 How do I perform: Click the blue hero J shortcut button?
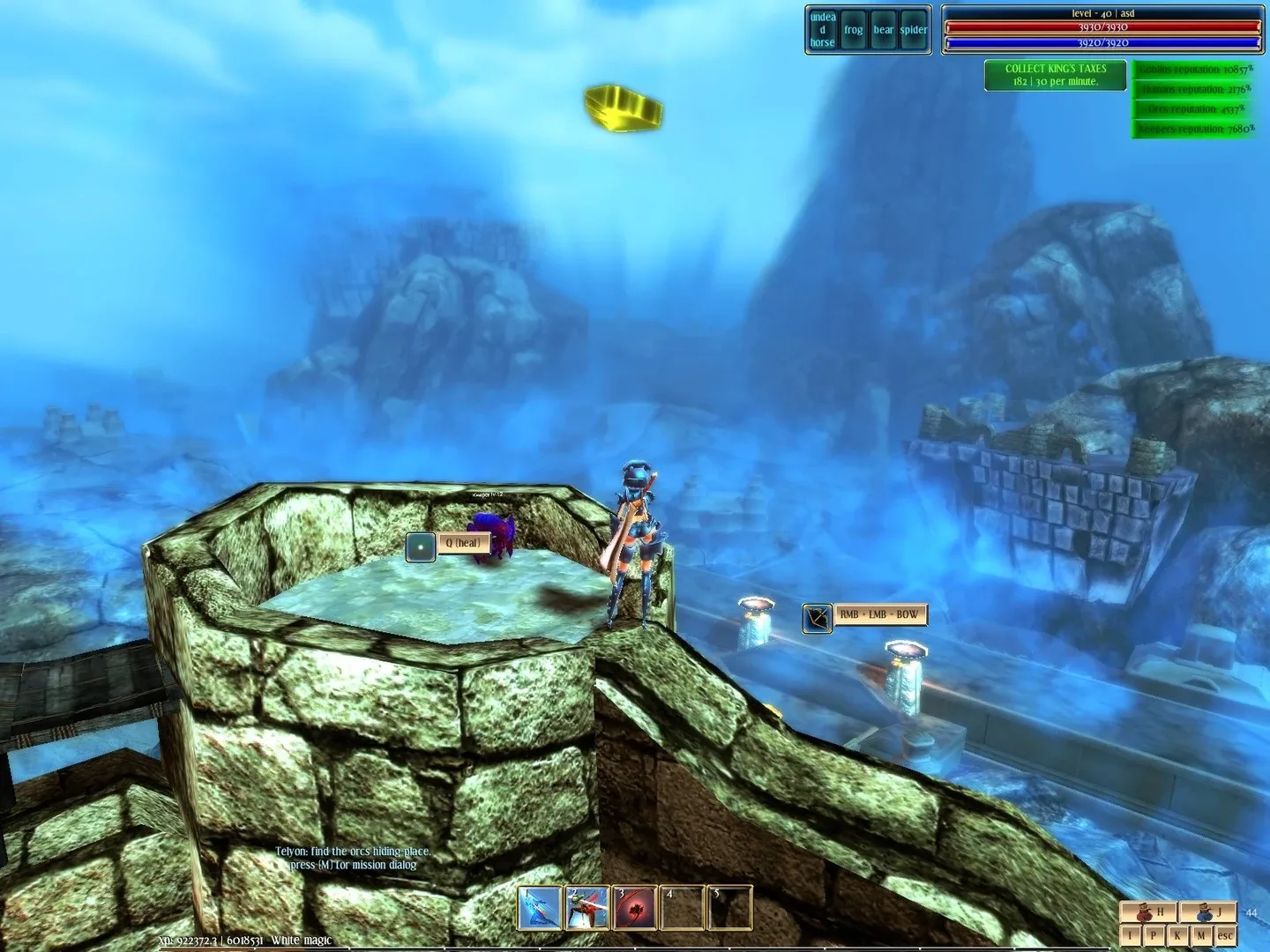point(1205,912)
